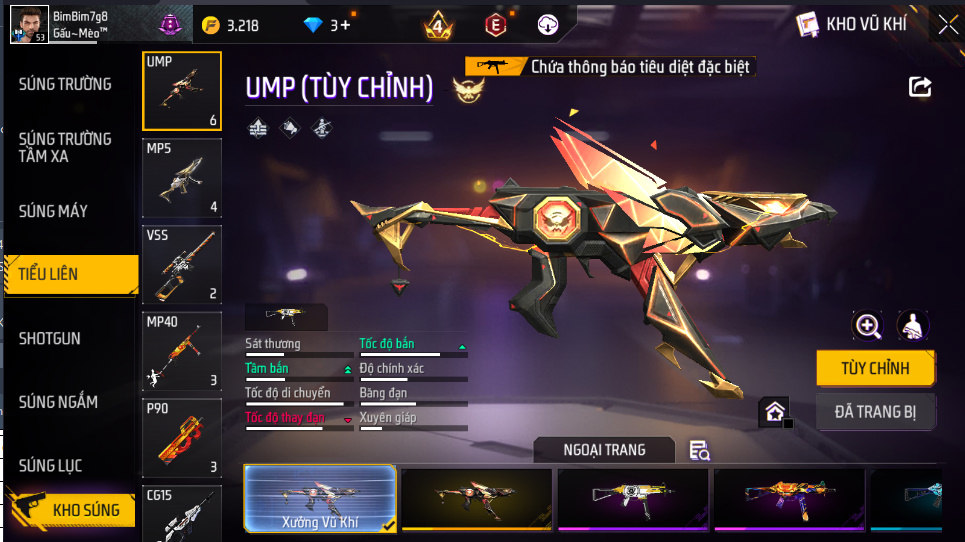Open the skin search filter icon
965x542 pixels.
pyautogui.click(x=700, y=451)
